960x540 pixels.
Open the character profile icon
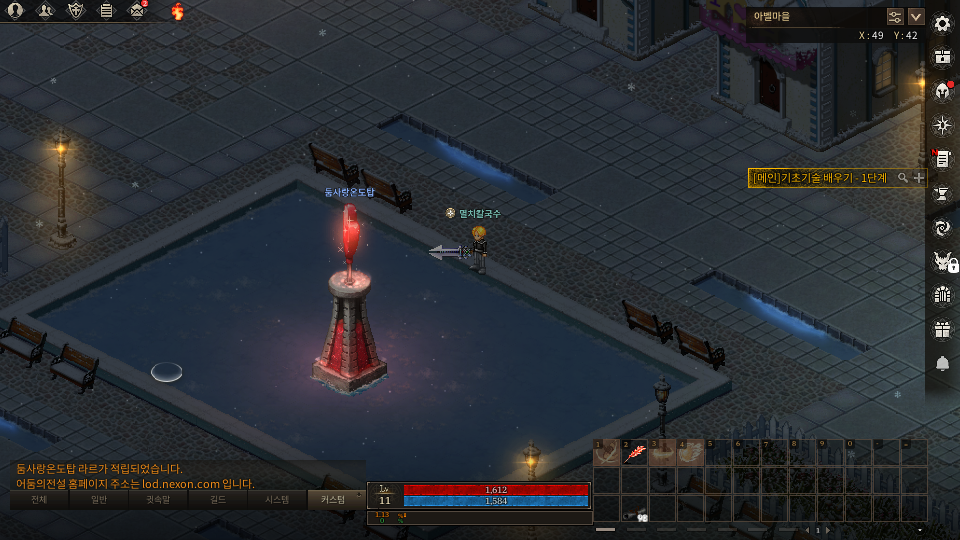click(x=16, y=11)
